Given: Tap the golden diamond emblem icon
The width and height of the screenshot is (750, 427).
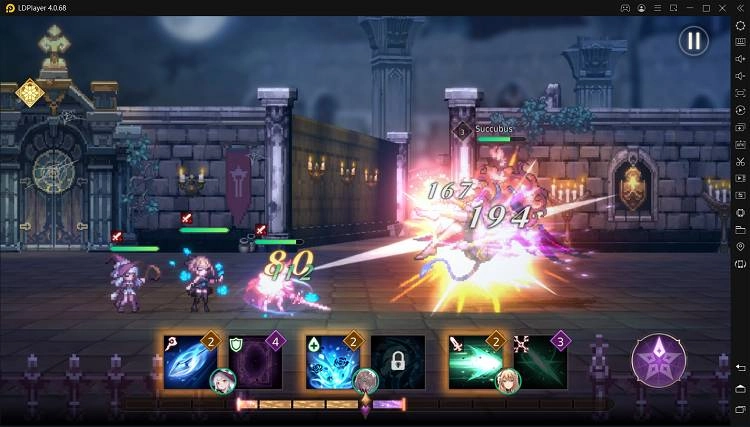Looking at the screenshot, I should coord(30,93).
